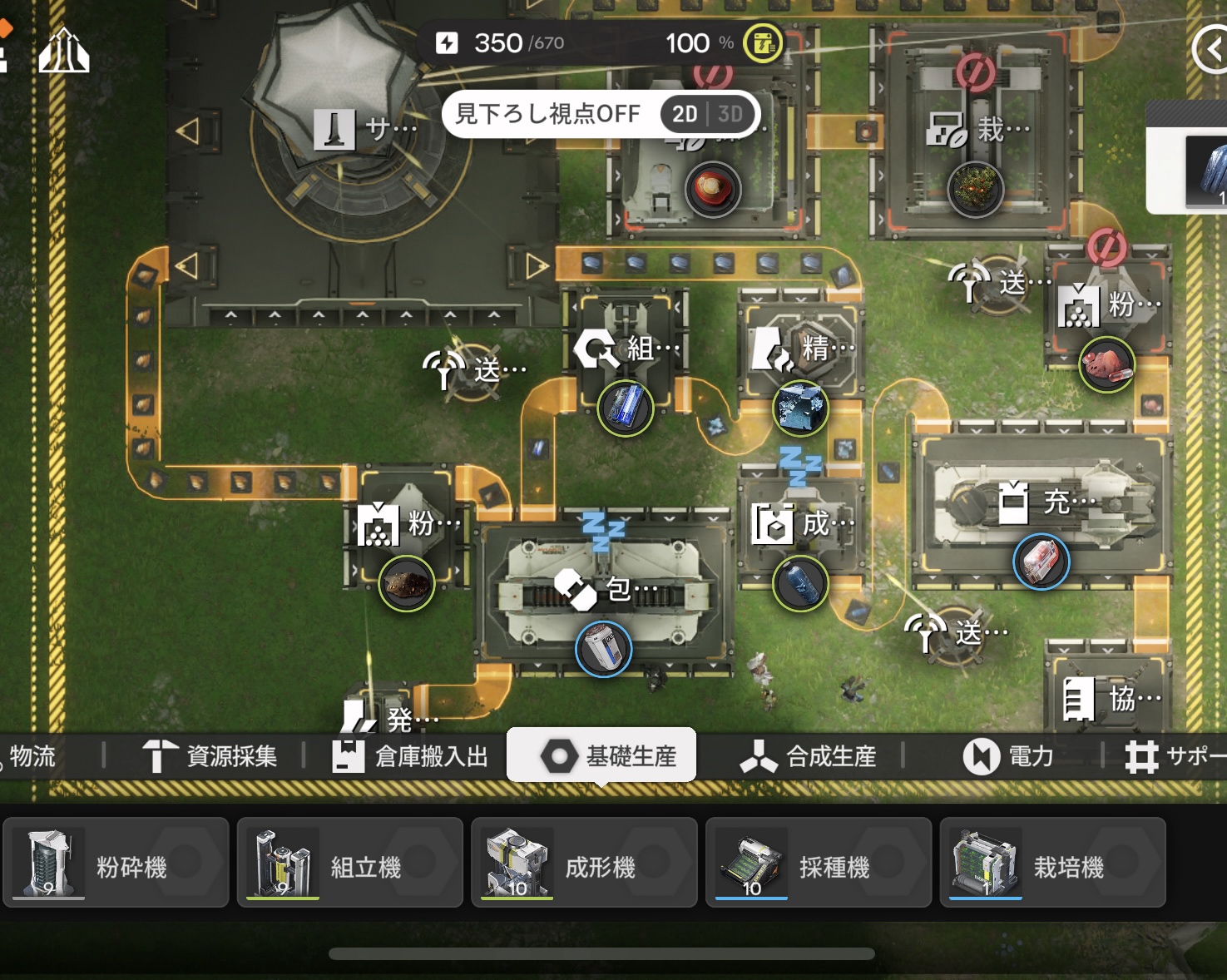Choose the 粉砕機 building card
The height and width of the screenshot is (980, 1227).
(116, 863)
